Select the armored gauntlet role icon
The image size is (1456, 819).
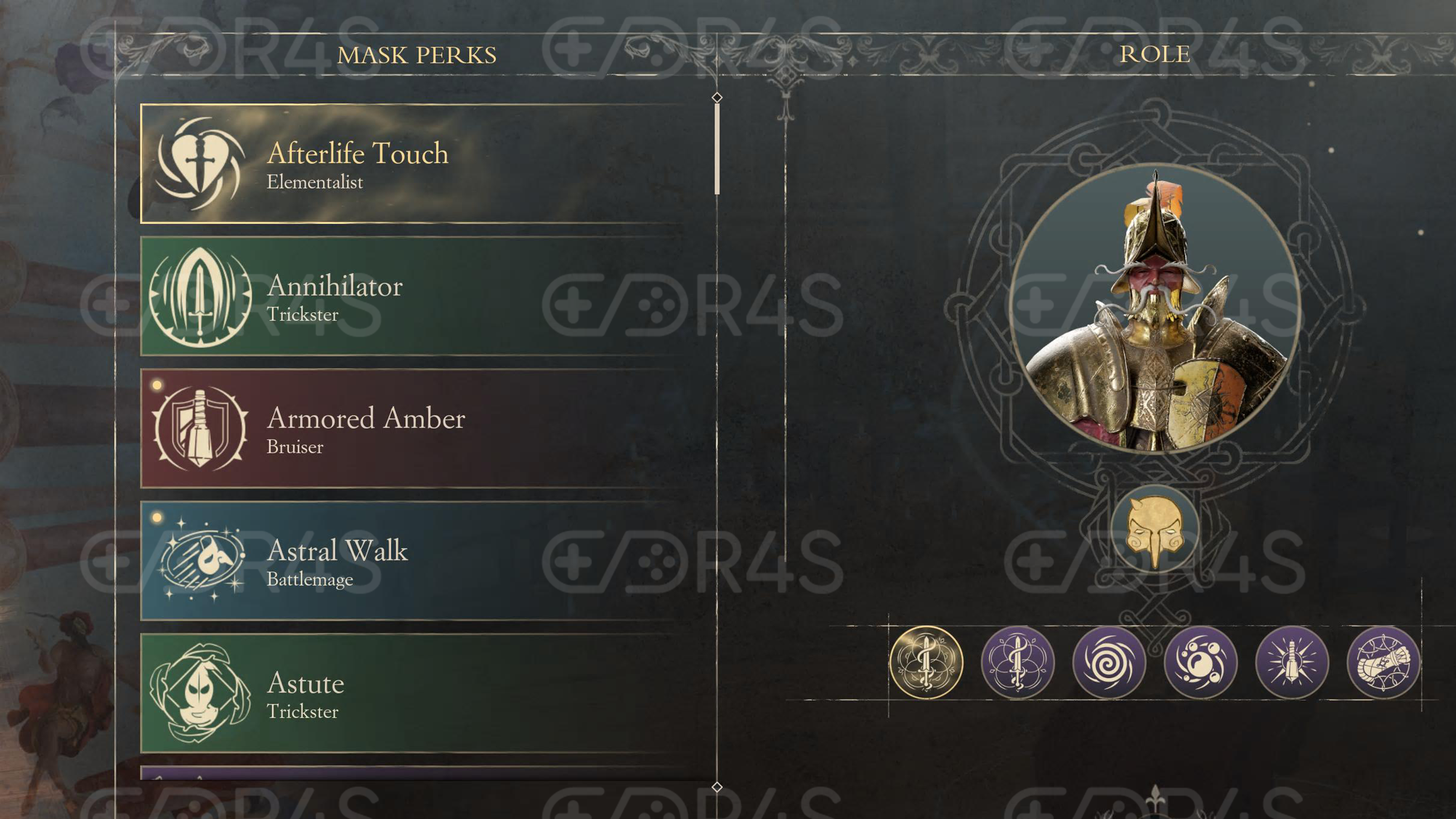point(1383,662)
